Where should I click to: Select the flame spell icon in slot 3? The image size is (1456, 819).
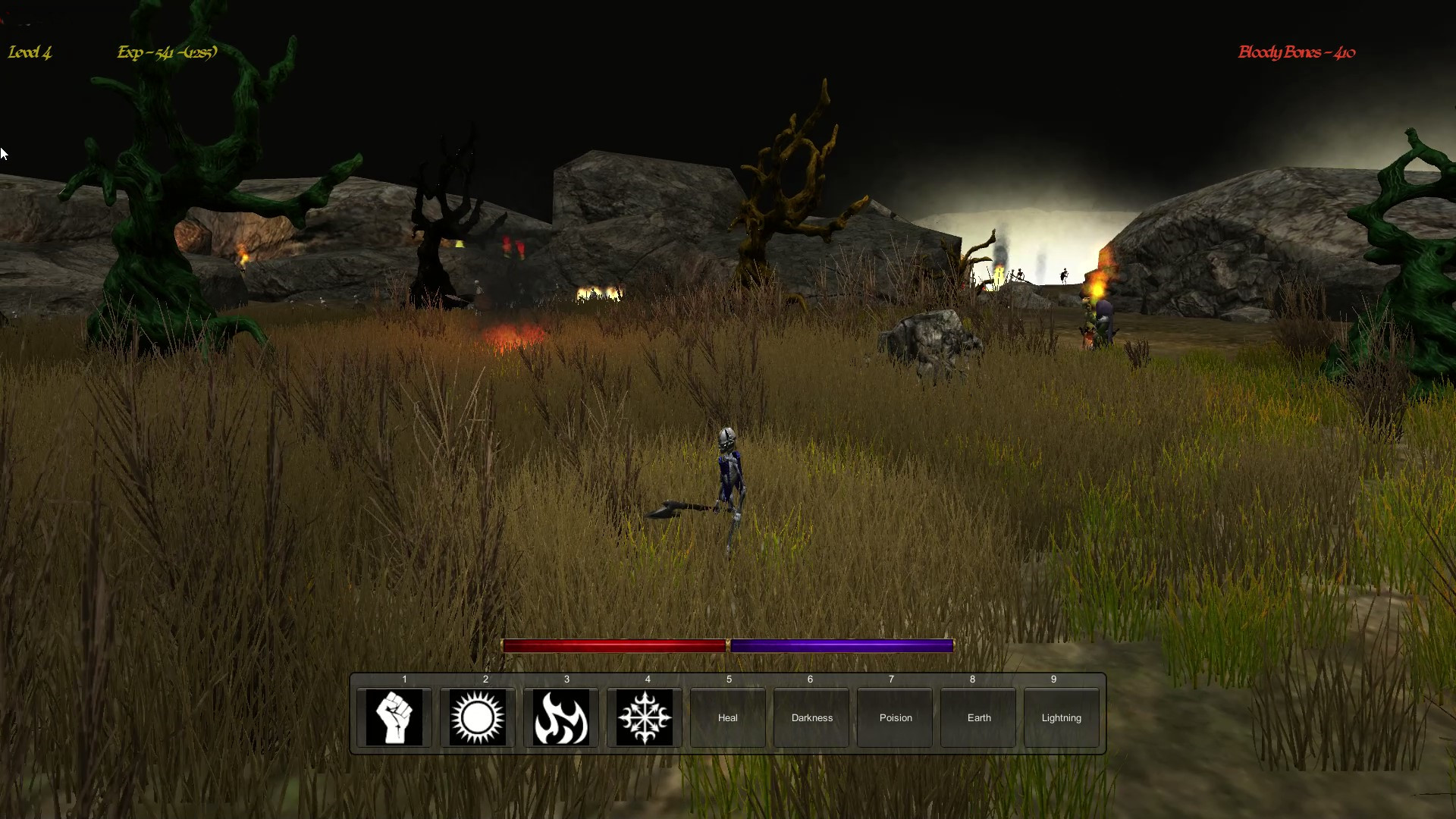[561, 717]
